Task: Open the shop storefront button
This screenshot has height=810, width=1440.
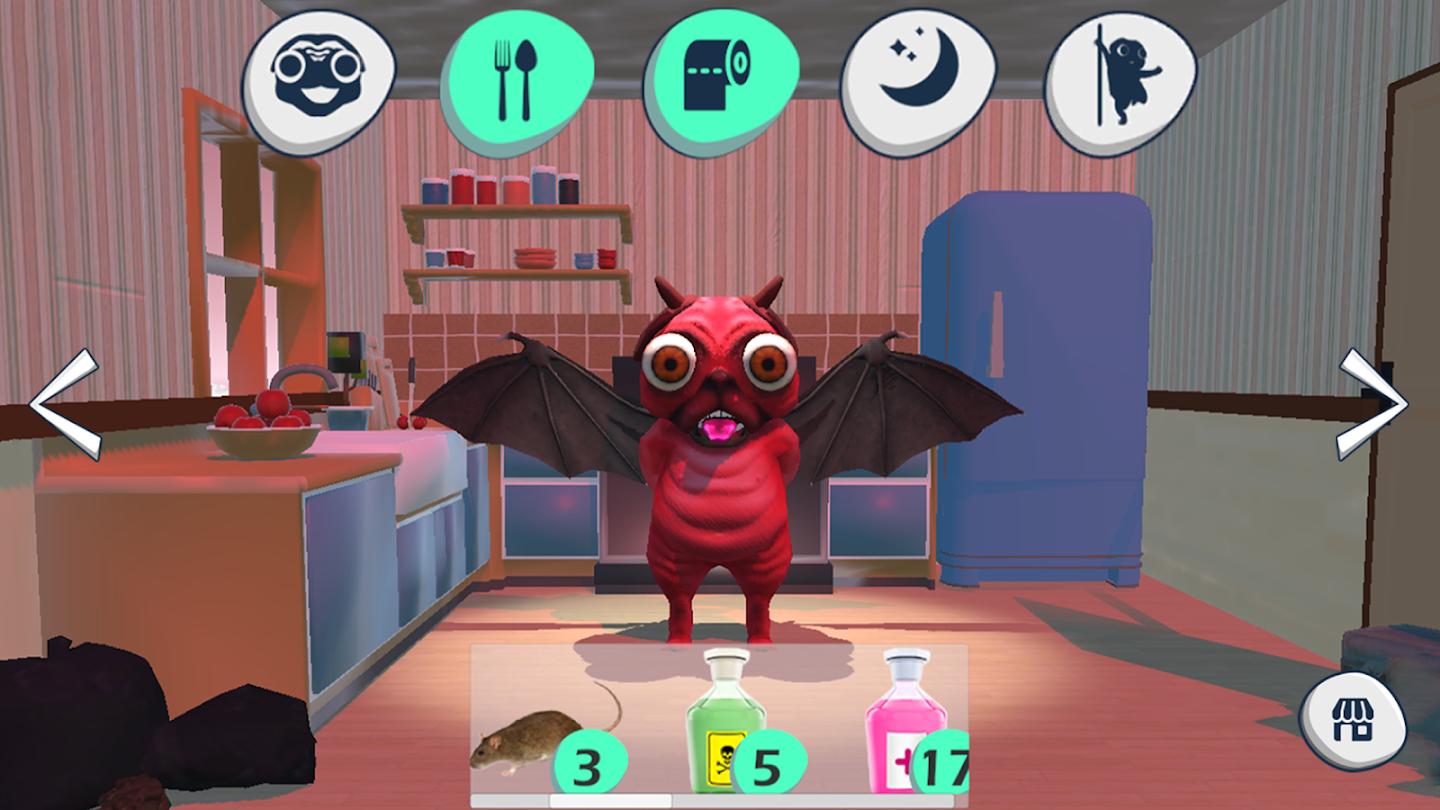Action: click(1352, 720)
